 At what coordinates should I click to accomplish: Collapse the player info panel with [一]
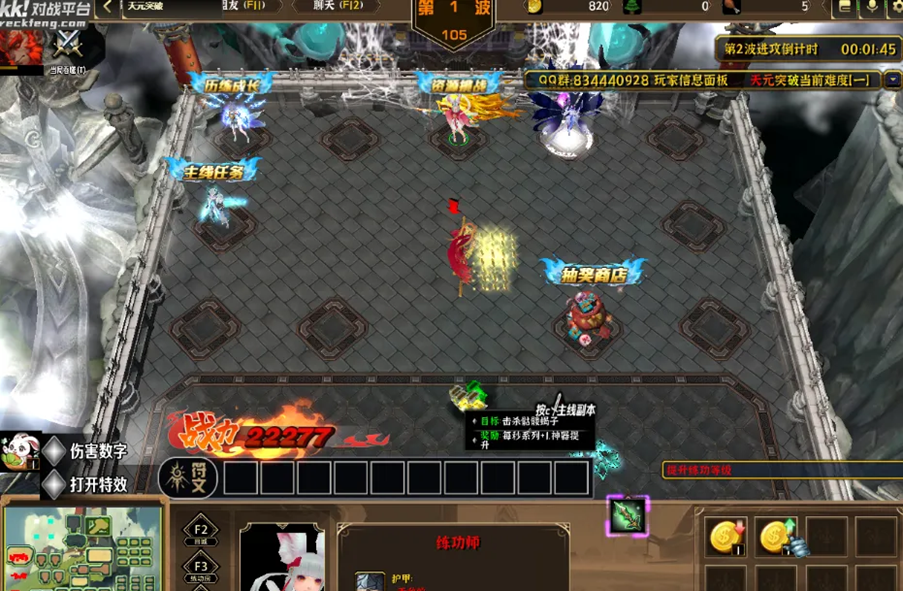click(x=860, y=80)
